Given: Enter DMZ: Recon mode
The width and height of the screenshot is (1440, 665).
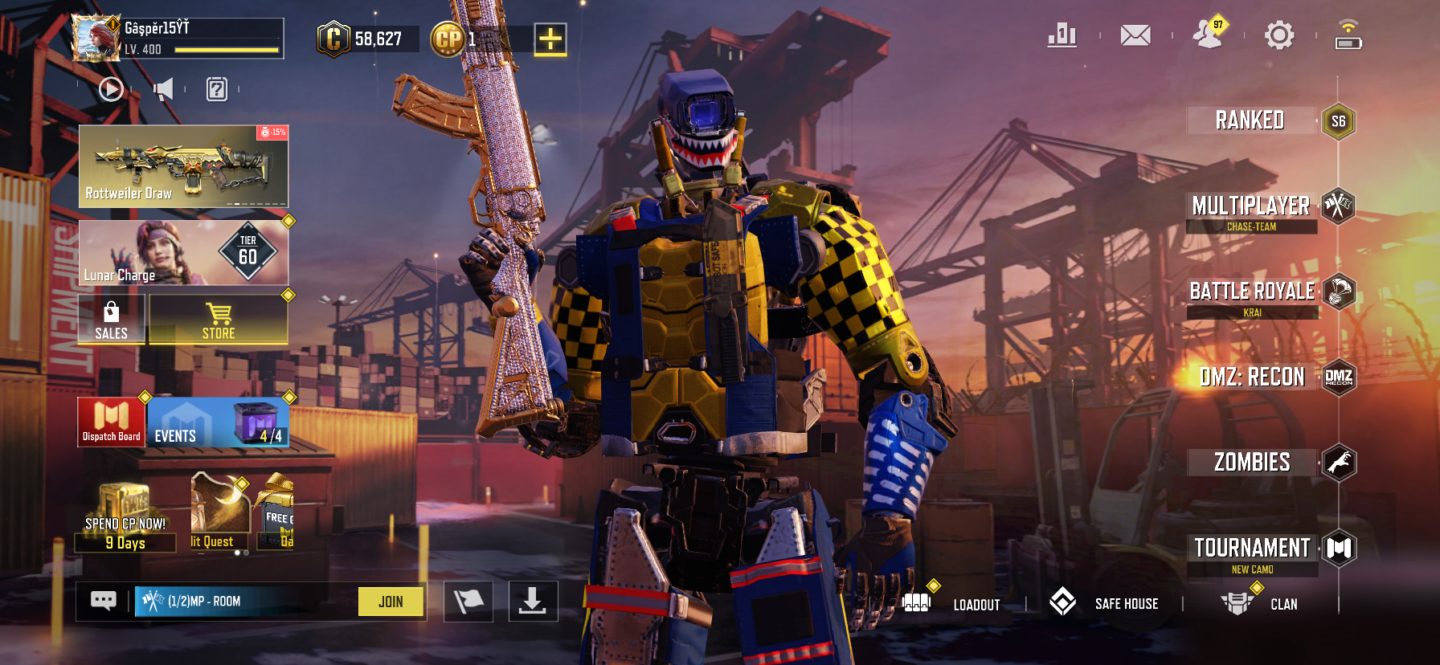Looking at the screenshot, I should click(x=1252, y=377).
